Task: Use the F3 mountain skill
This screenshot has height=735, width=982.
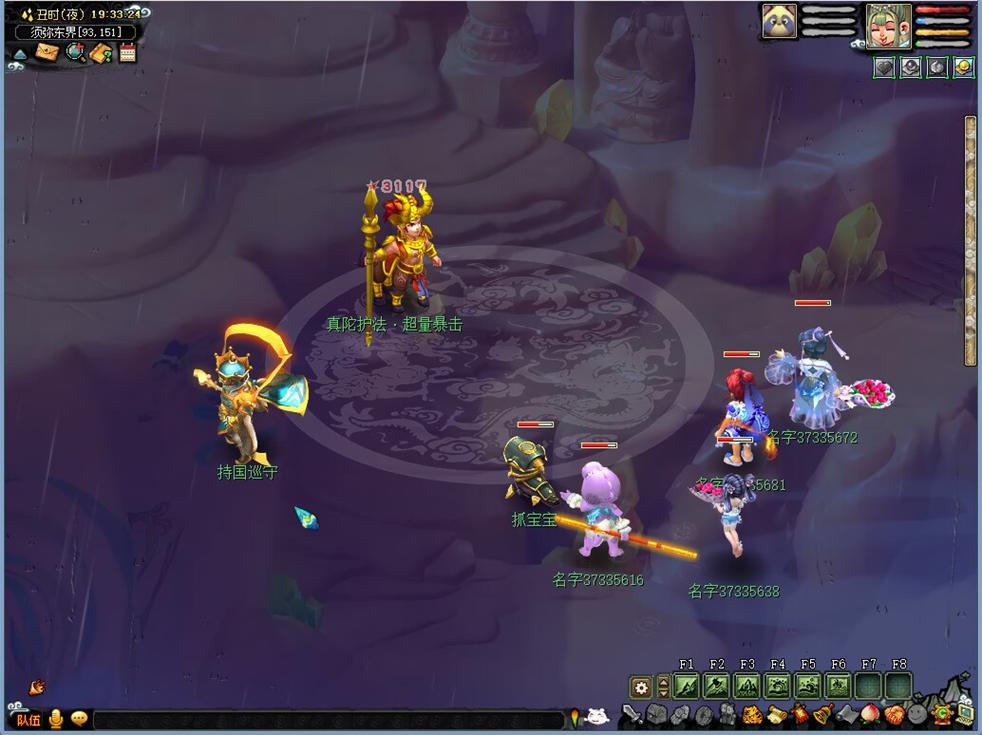Action: pyautogui.click(x=747, y=686)
